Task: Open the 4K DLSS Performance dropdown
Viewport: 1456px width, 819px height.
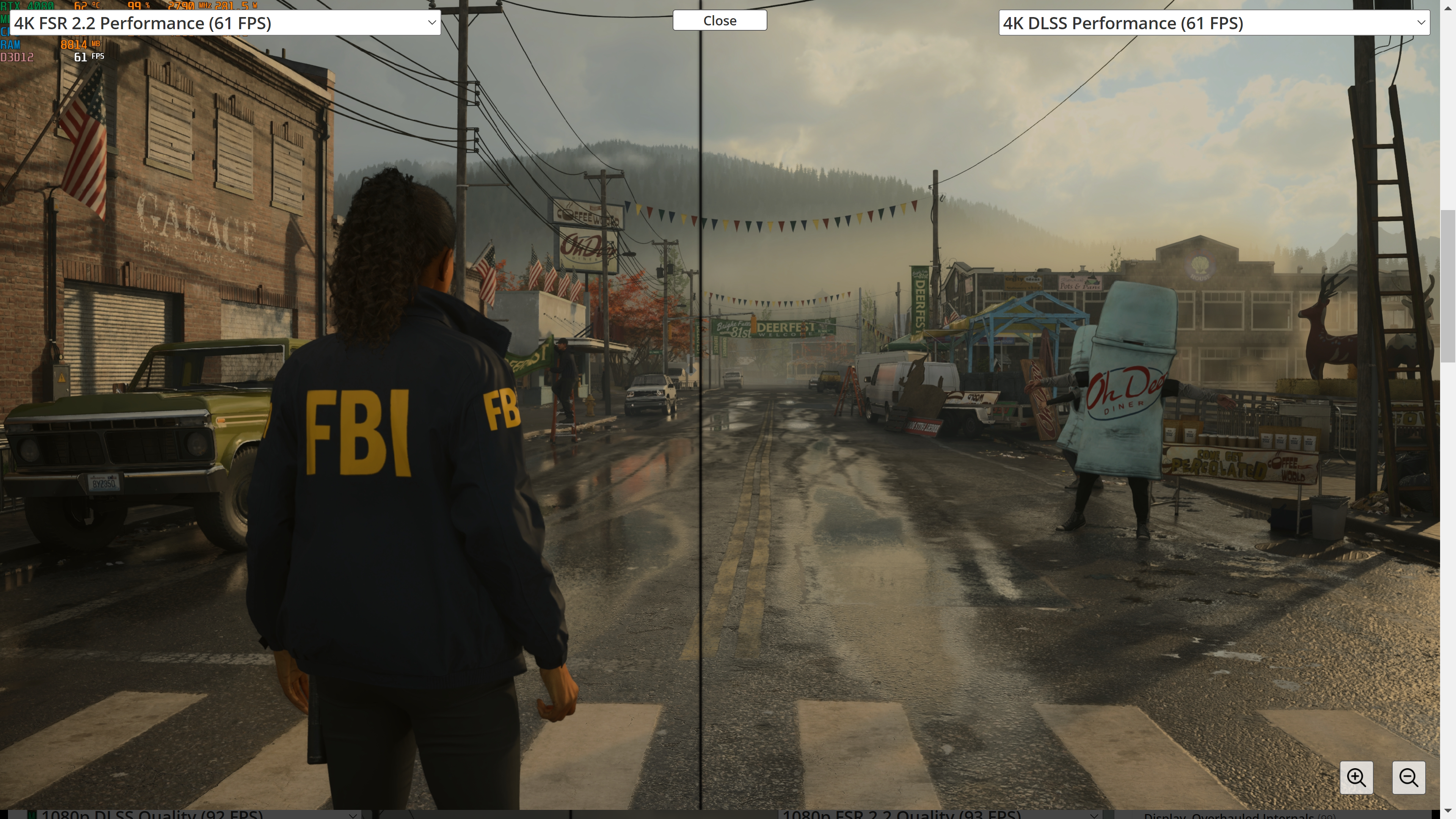Action: coord(1213,23)
